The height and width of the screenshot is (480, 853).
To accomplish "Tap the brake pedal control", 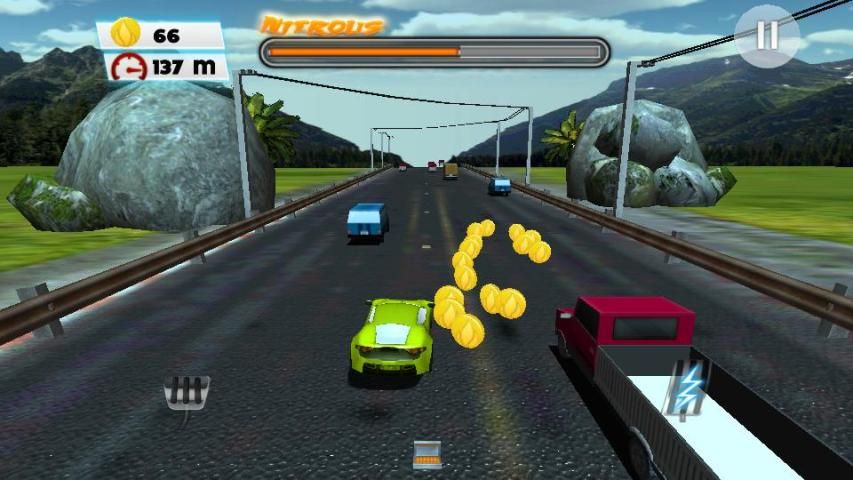I will pyautogui.click(x=186, y=394).
